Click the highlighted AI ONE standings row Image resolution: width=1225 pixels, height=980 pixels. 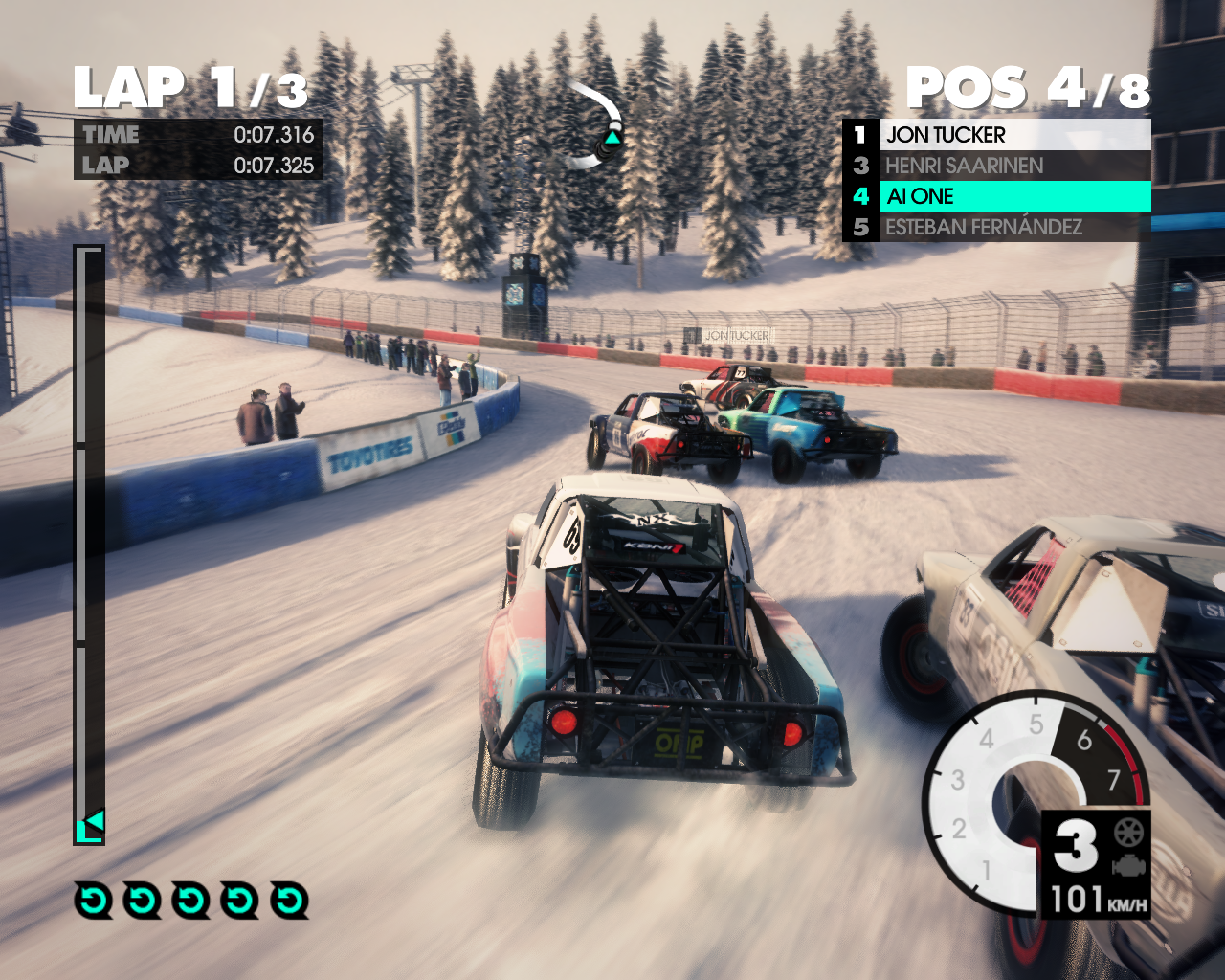click(x=995, y=196)
